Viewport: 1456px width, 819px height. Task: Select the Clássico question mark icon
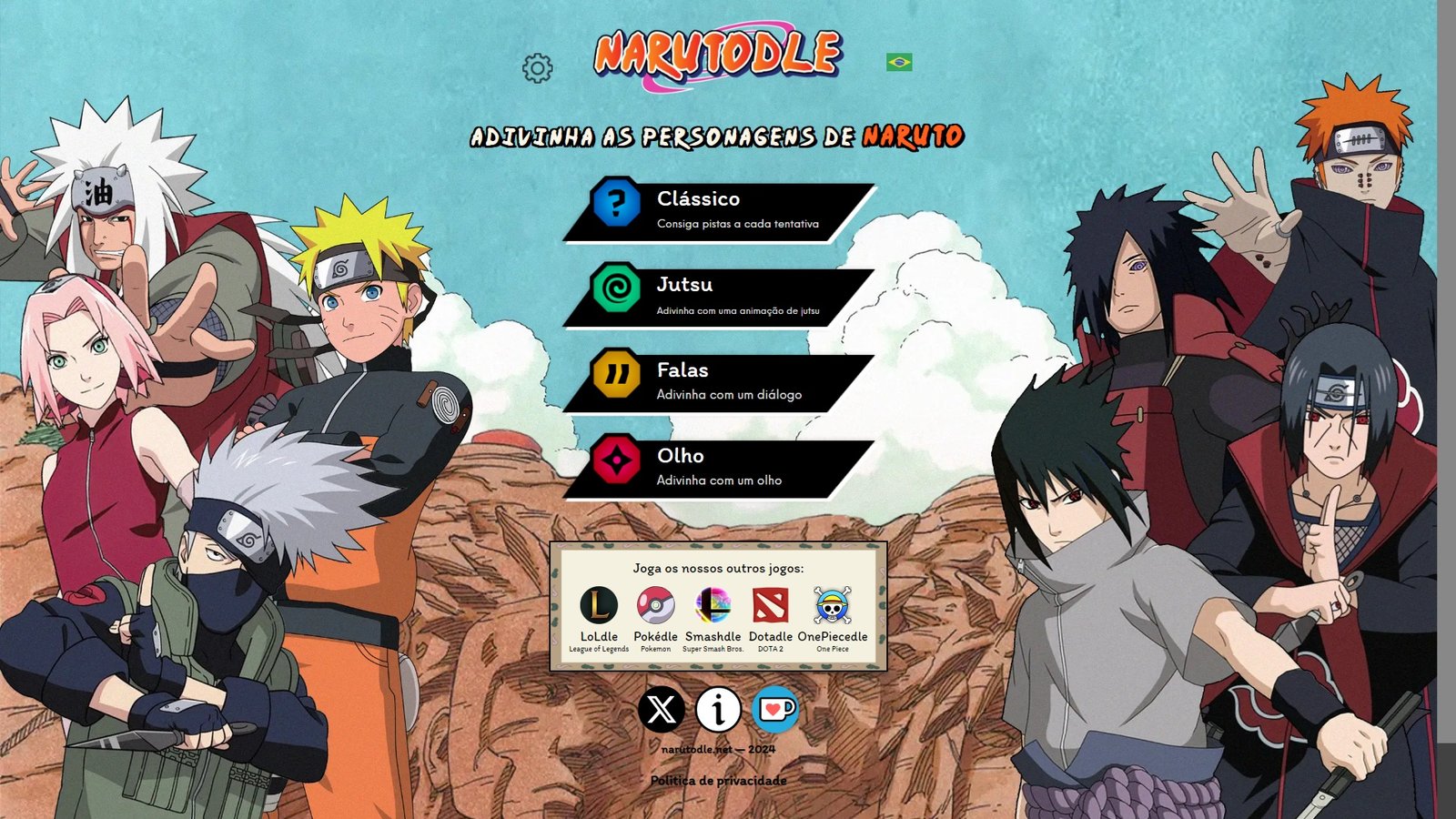(x=615, y=206)
